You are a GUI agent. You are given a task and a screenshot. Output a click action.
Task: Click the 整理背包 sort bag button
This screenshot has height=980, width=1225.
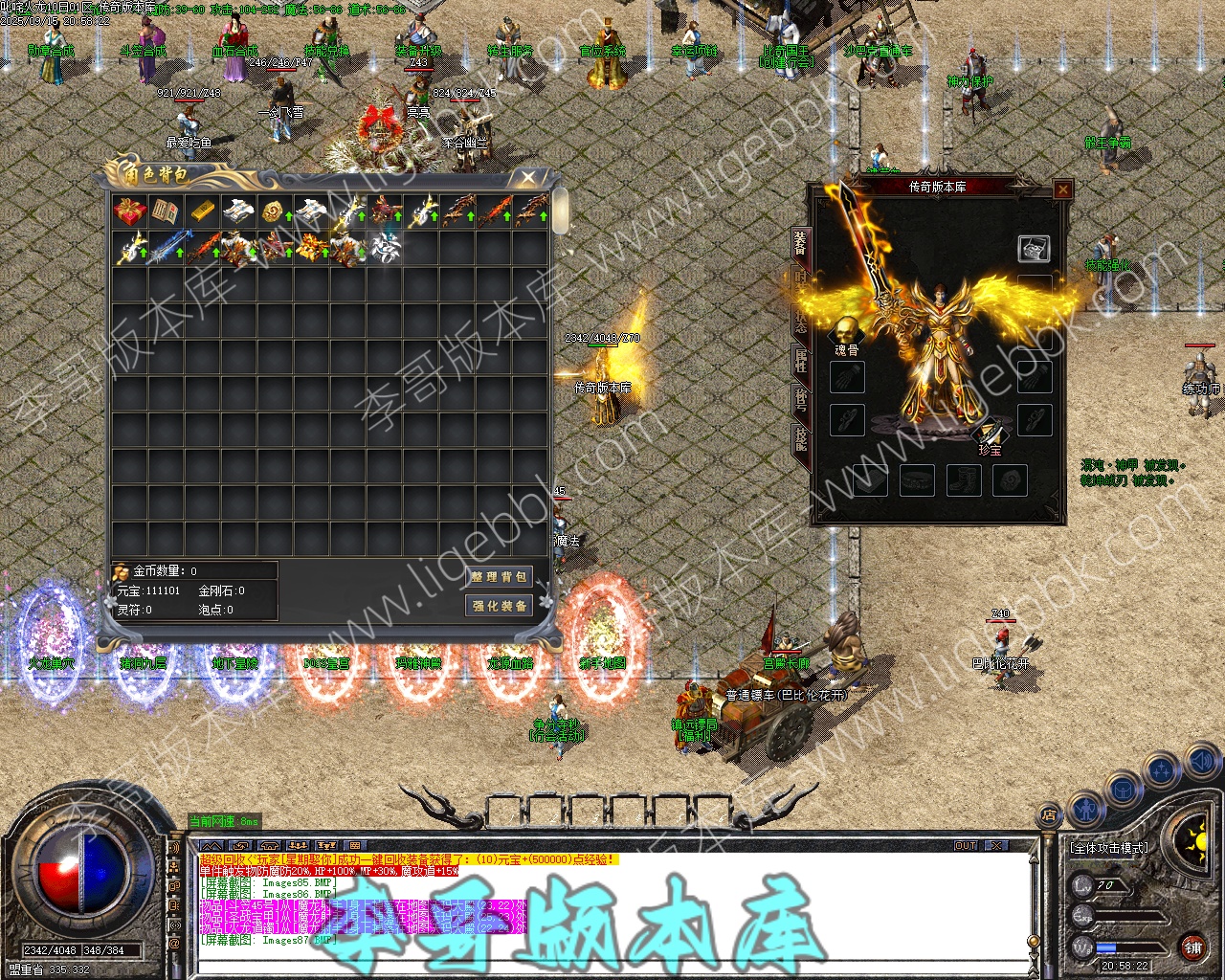pos(500,577)
